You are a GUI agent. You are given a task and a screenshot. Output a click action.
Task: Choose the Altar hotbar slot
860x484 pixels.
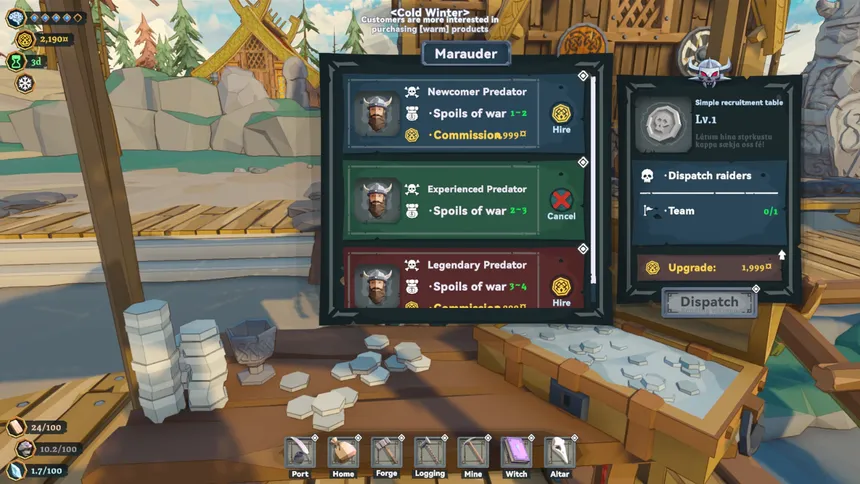(x=560, y=453)
